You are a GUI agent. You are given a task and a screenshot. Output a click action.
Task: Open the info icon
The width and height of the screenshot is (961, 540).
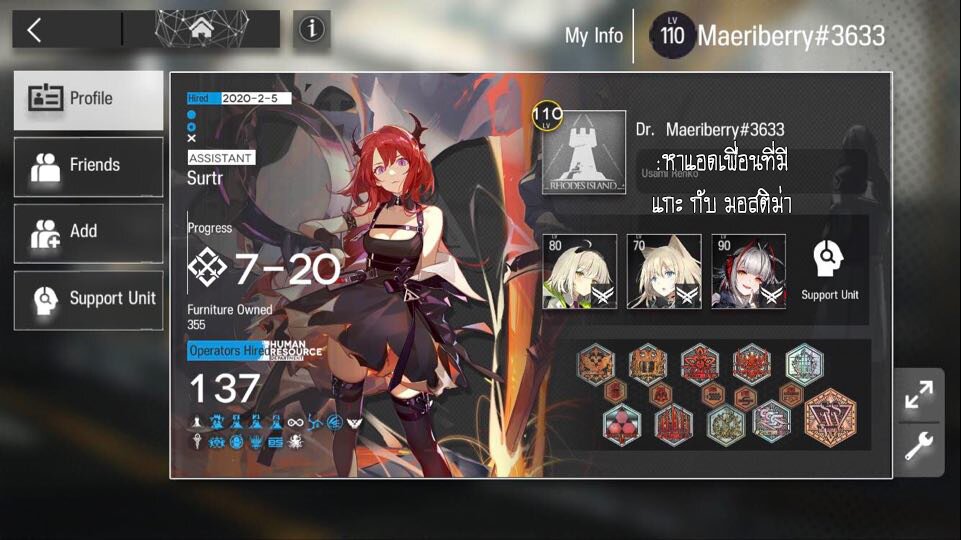pyautogui.click(x=312, y=30)
